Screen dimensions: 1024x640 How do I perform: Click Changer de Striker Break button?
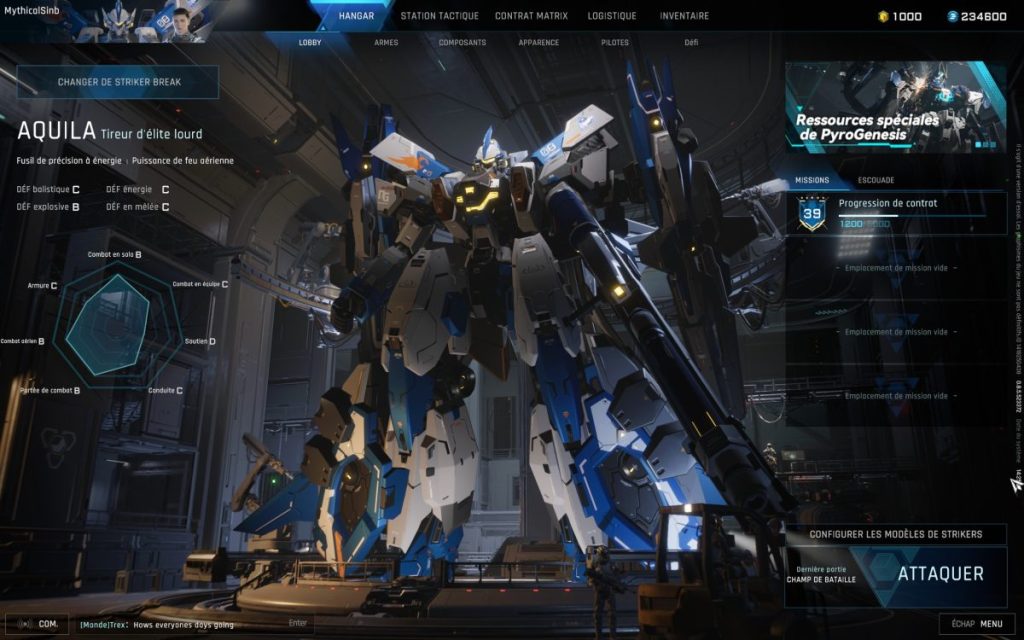click(x=118, y=82)
